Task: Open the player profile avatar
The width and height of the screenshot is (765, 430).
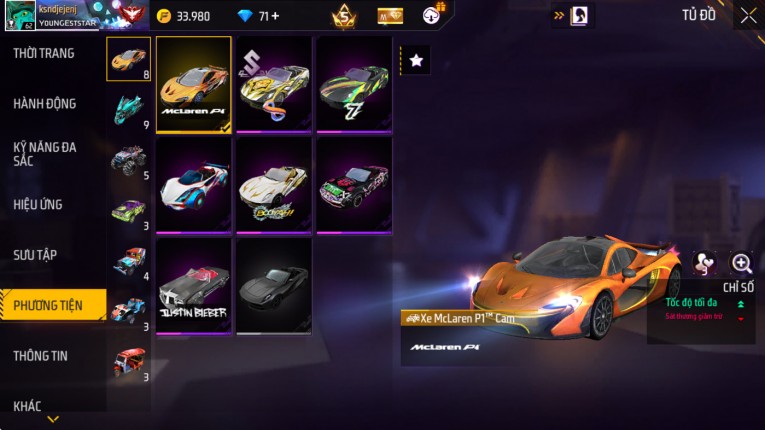Action: pos(20,15)
